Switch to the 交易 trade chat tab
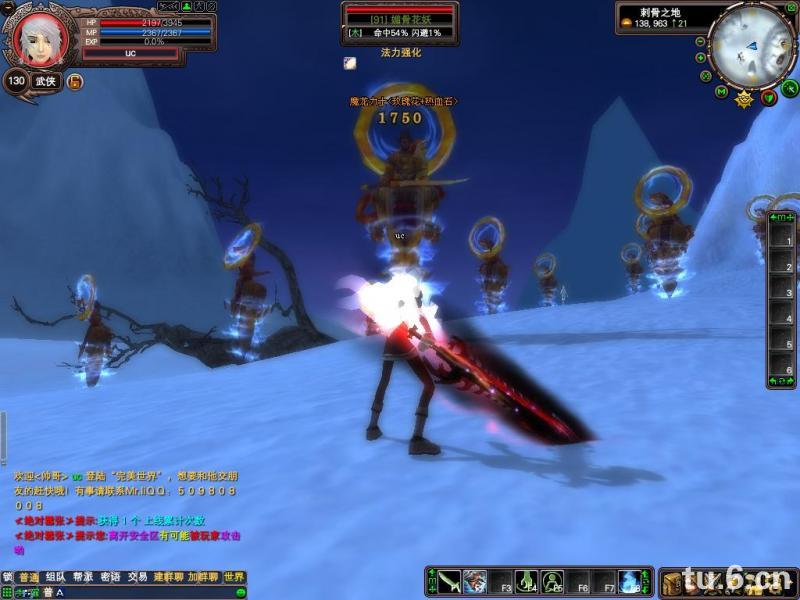800x600 pixels. (x=137, y=577)
